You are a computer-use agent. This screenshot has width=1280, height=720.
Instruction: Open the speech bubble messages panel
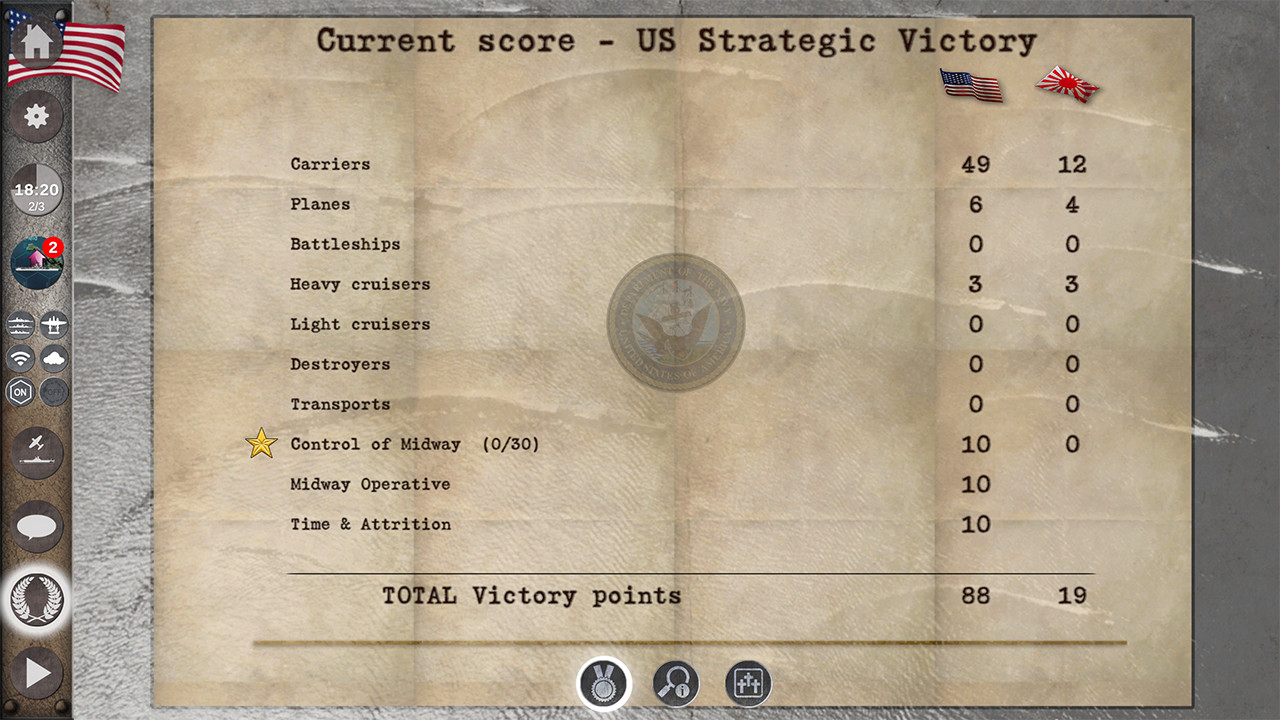(37, 528)
